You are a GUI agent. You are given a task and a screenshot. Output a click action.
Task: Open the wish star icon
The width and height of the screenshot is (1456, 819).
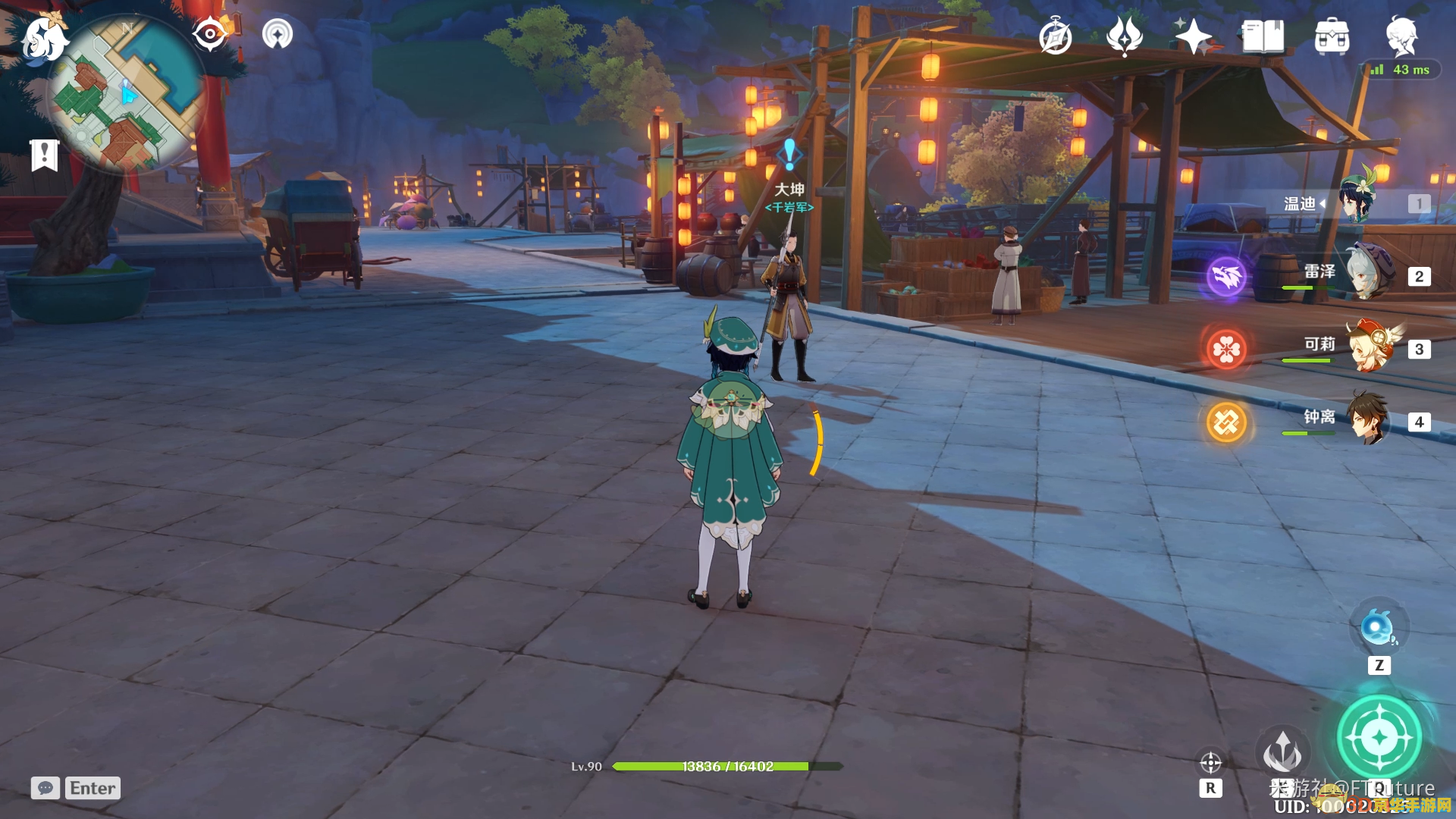tap(1193, 36)
